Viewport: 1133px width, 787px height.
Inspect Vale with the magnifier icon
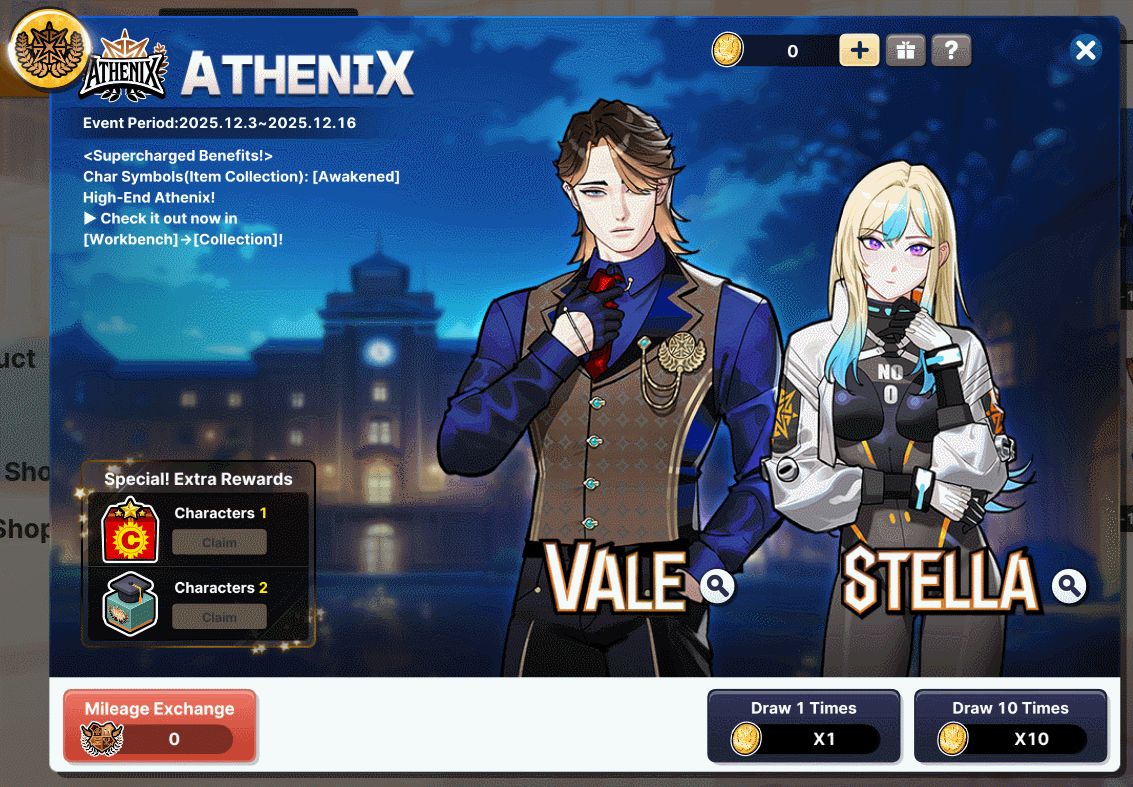(718, 585)
